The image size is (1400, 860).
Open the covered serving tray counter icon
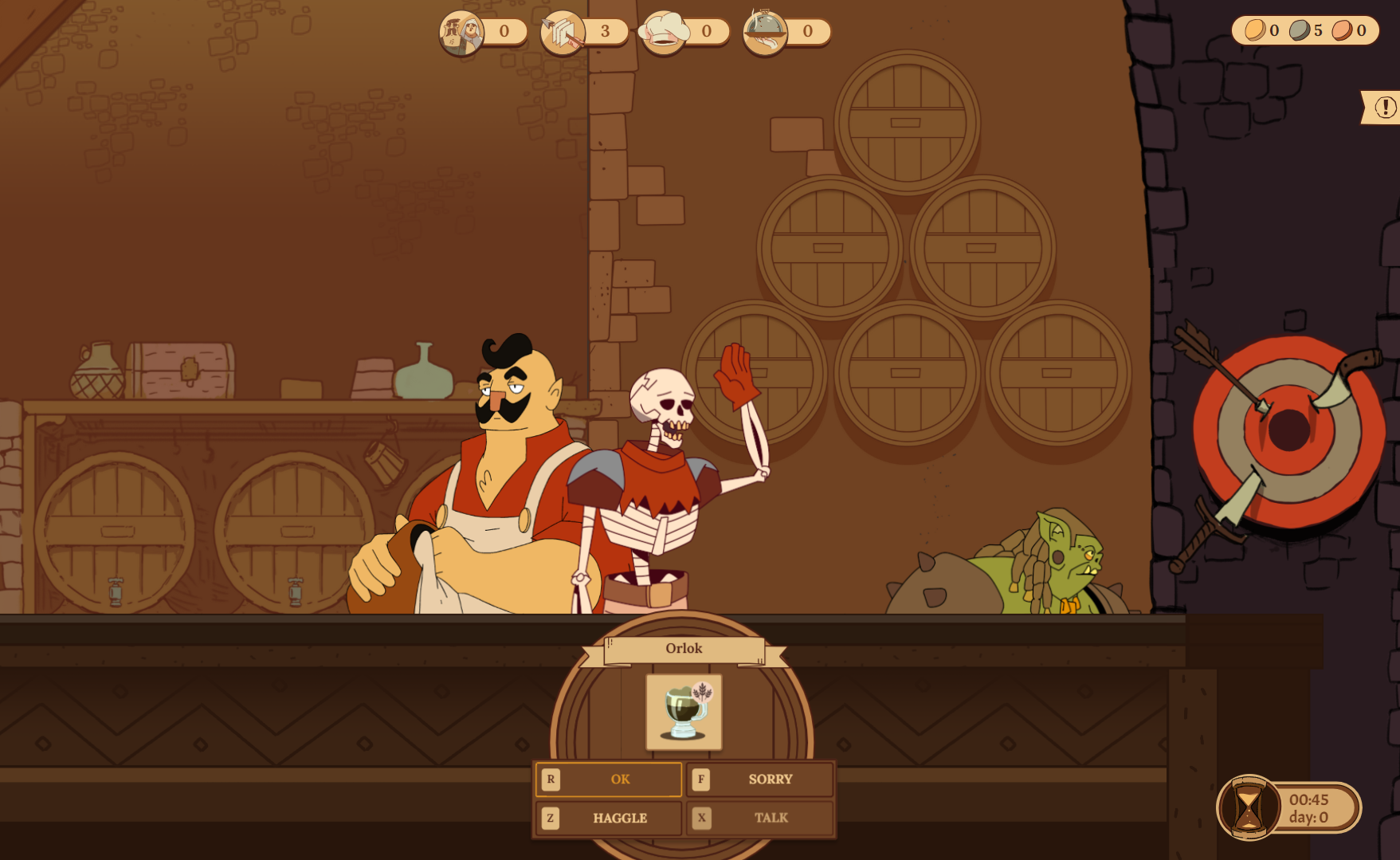coord(765,30)
